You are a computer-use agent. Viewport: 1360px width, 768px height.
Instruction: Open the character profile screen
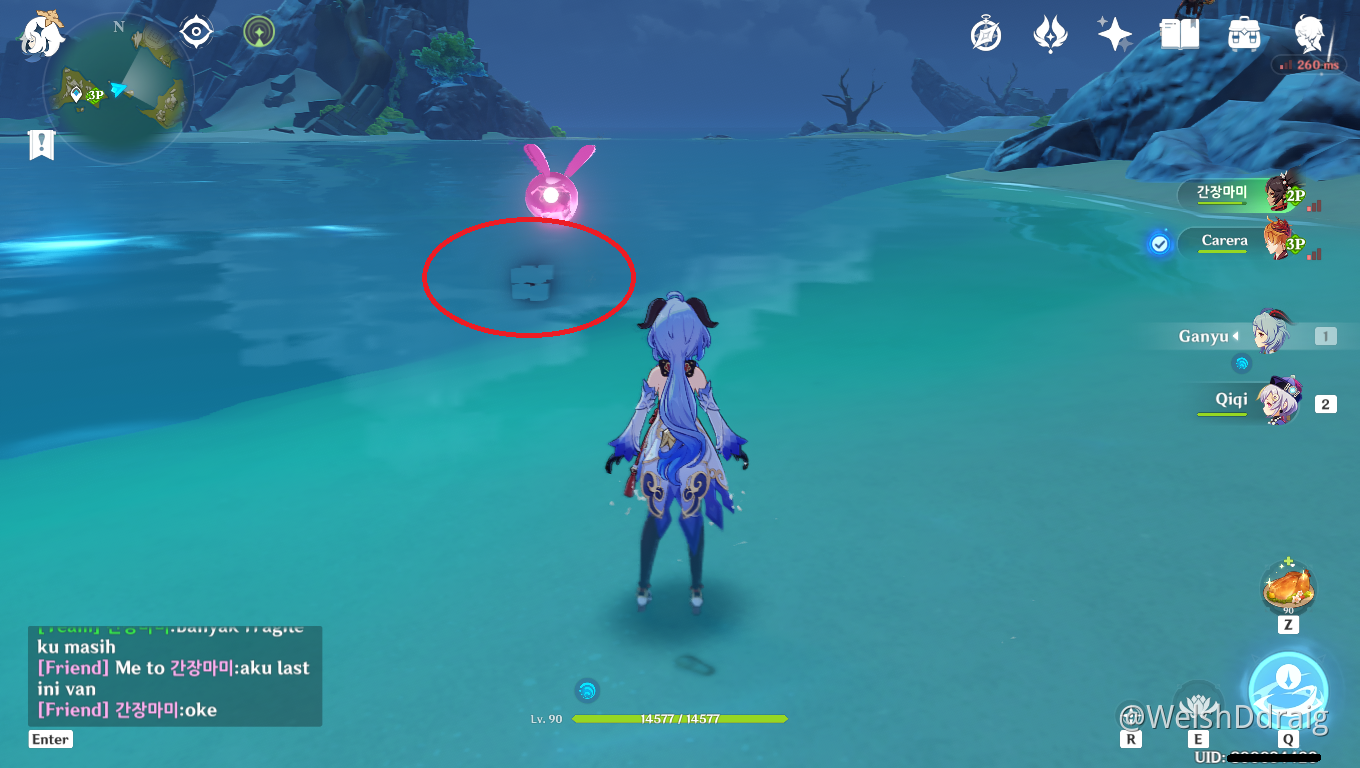pos(1309,35)
